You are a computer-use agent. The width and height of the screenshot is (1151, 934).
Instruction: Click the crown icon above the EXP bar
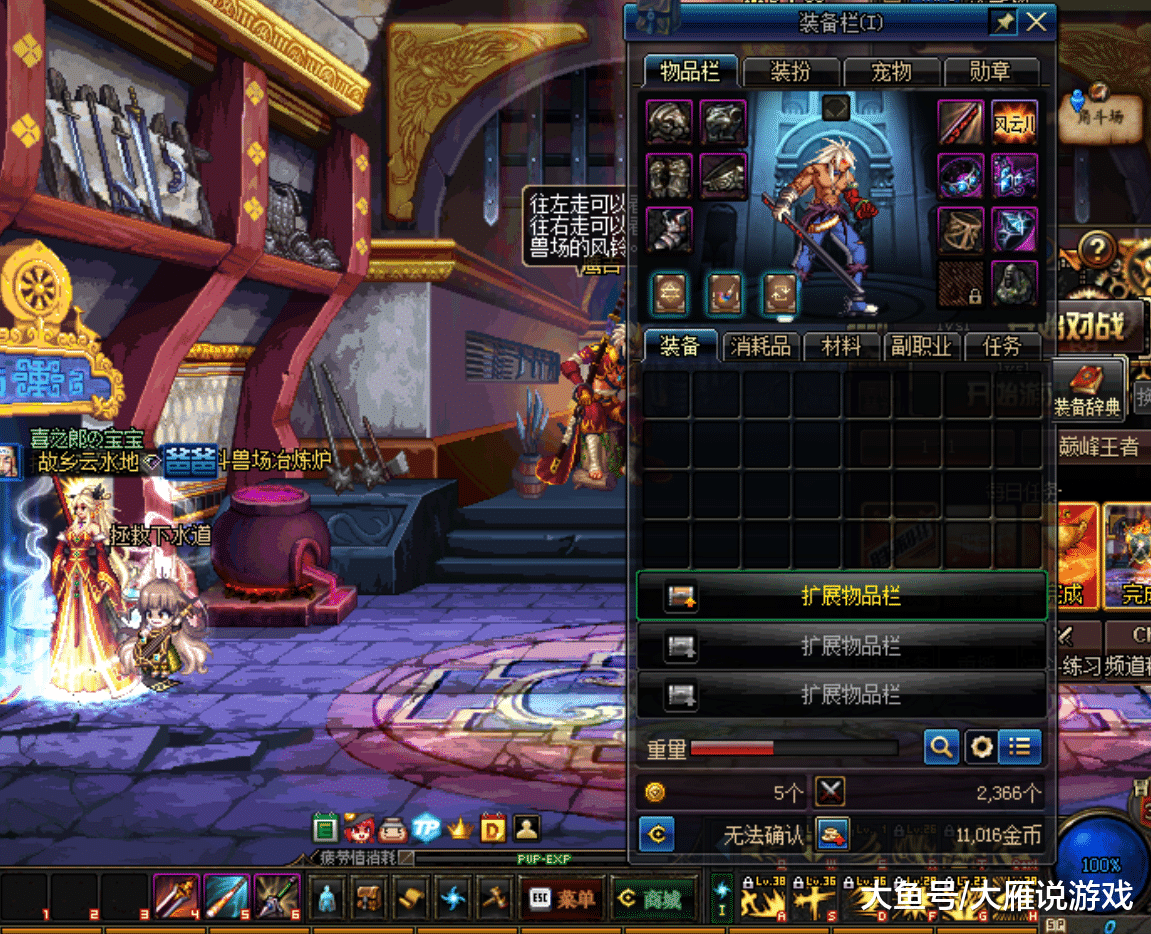[x=460, y=828]
